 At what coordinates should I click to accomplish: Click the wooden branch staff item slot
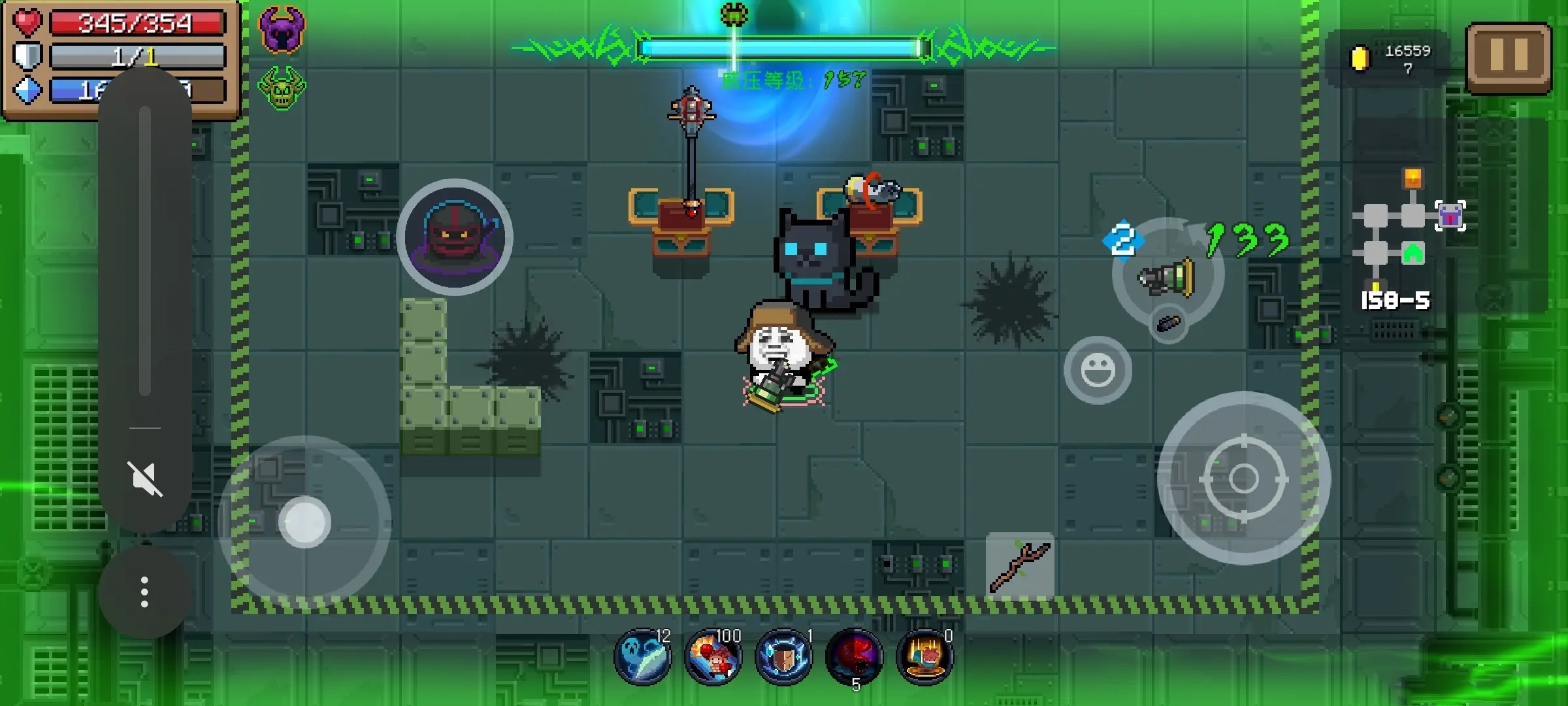click(x=1019, y=566)
